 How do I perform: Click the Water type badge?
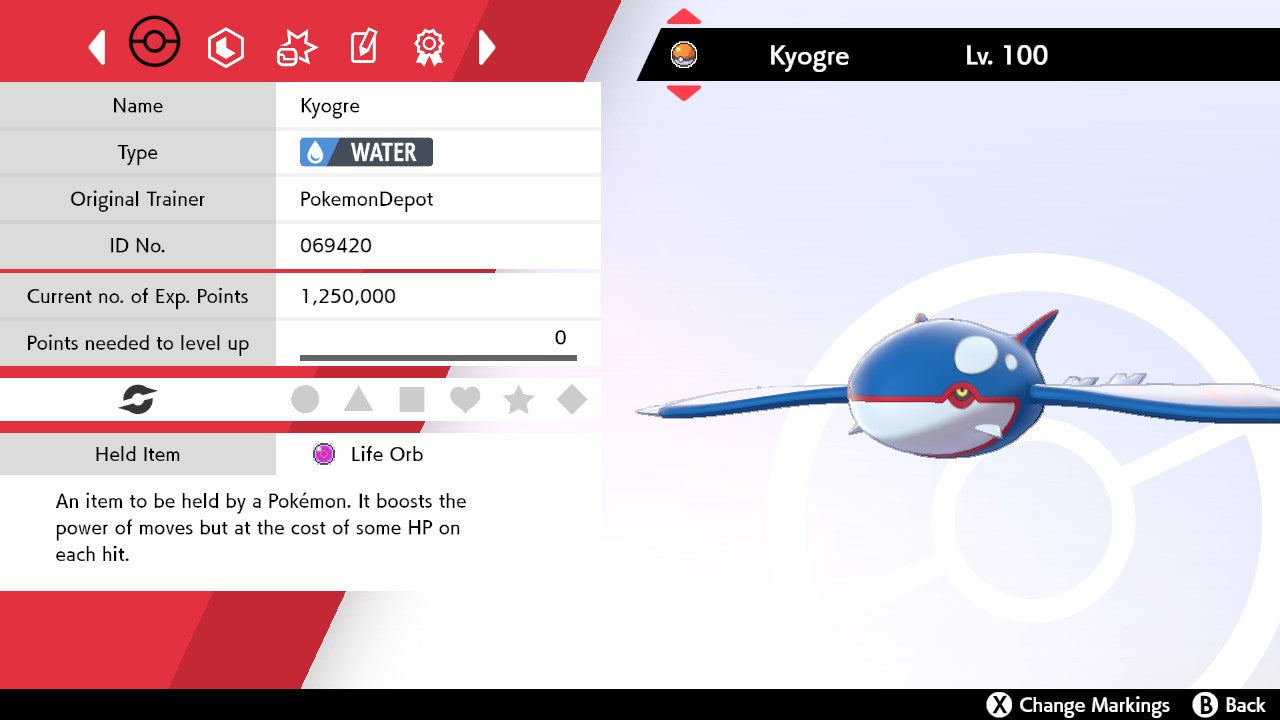[366, 152]
